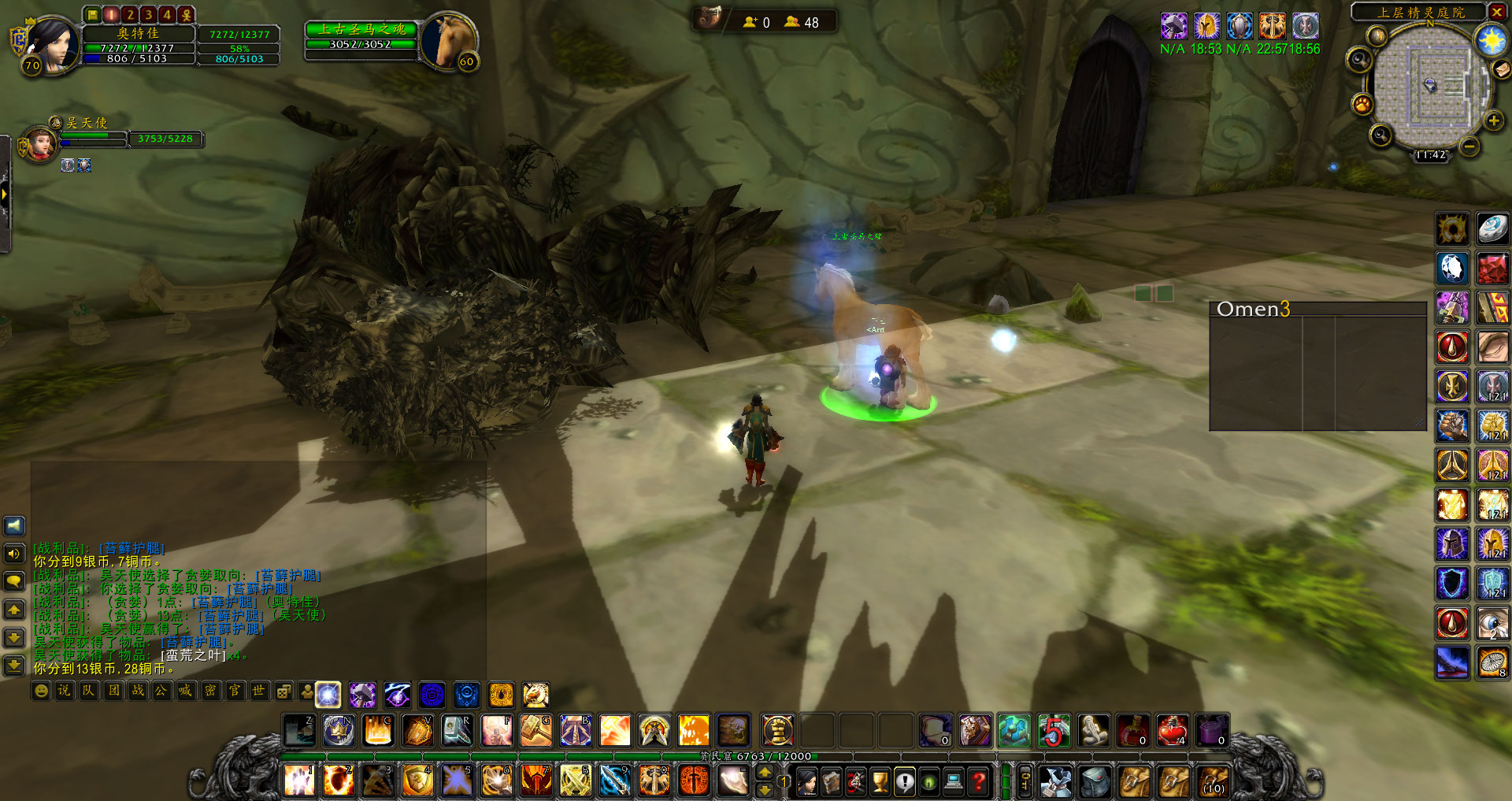Select the 队 party chat channel button

tap(88, 691)
